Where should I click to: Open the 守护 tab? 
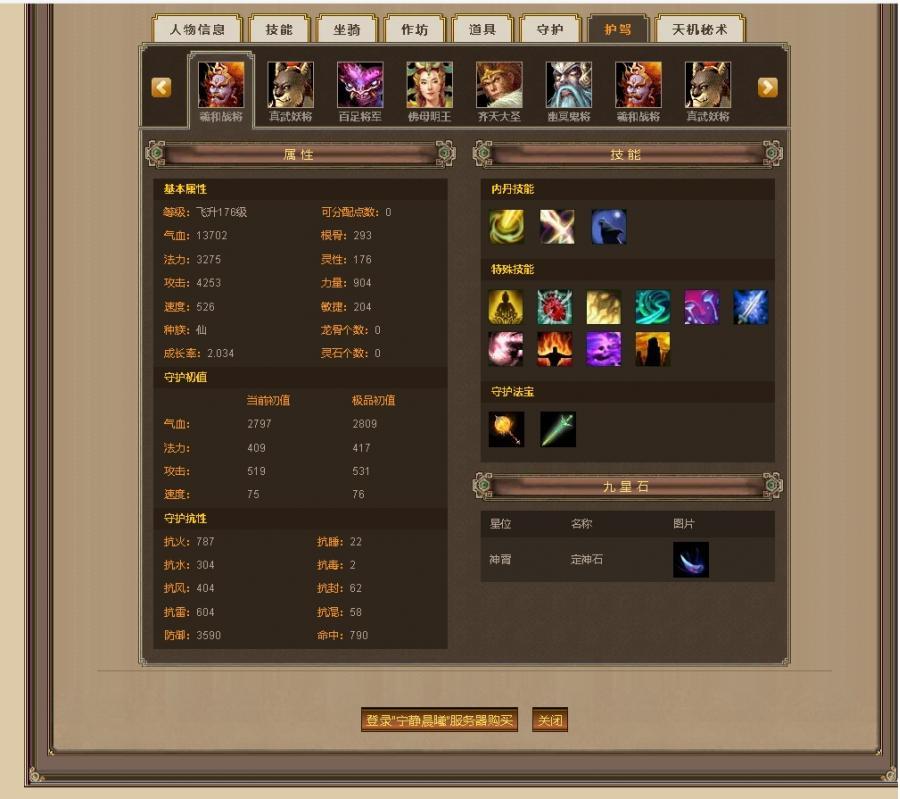pos(550,30)
